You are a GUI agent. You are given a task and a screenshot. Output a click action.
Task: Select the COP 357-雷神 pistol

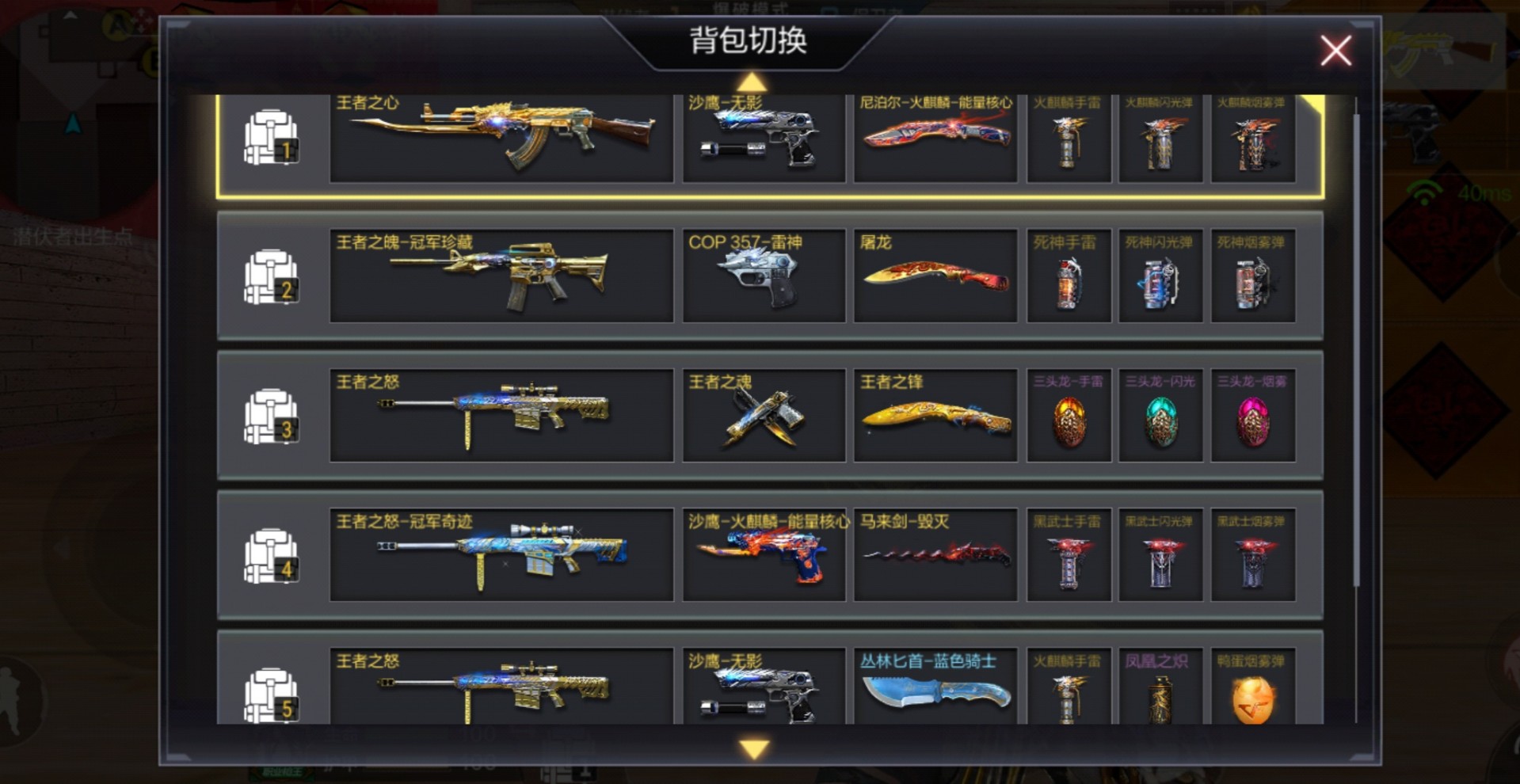(764, 276)
